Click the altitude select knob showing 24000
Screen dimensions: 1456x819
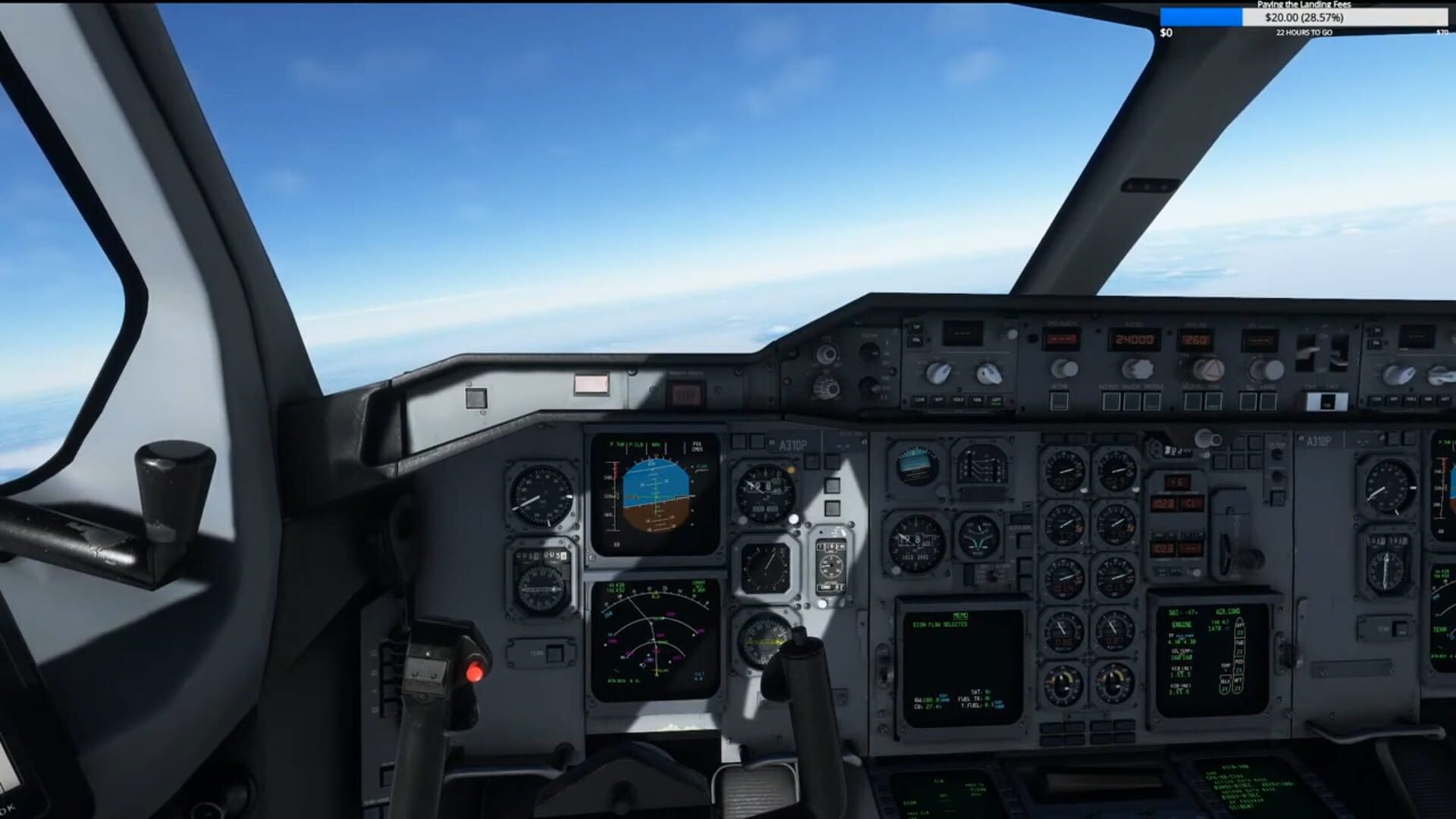tap(1137, 370)
